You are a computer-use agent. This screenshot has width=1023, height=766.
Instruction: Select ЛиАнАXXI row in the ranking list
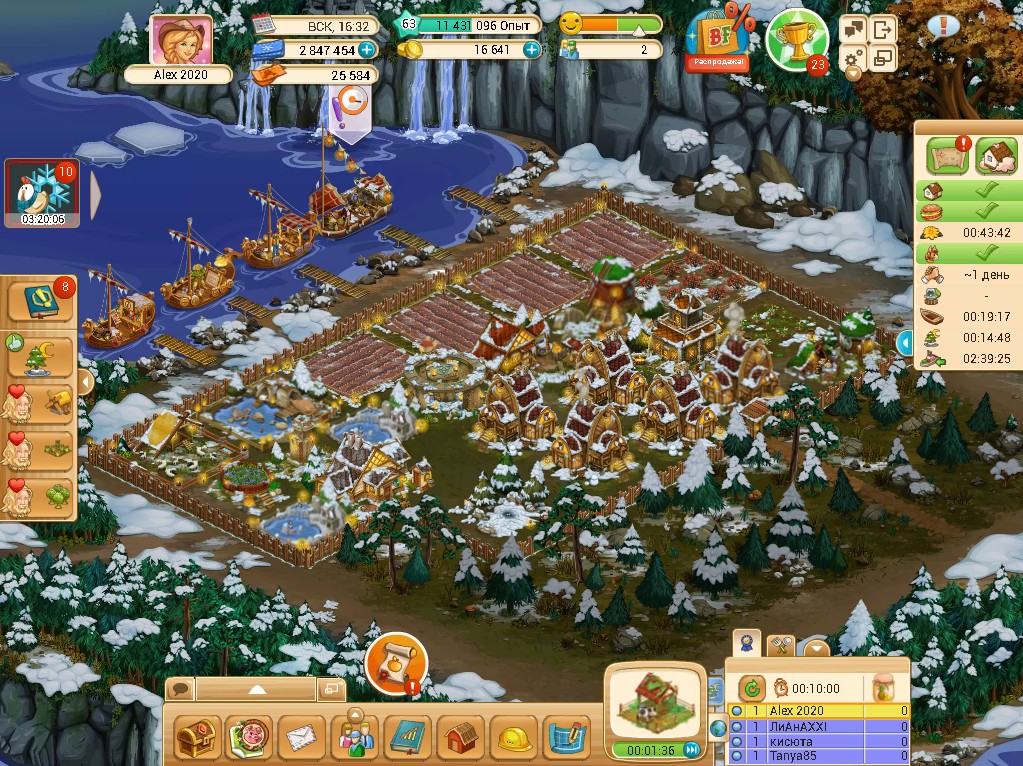[x=820, y=727]
